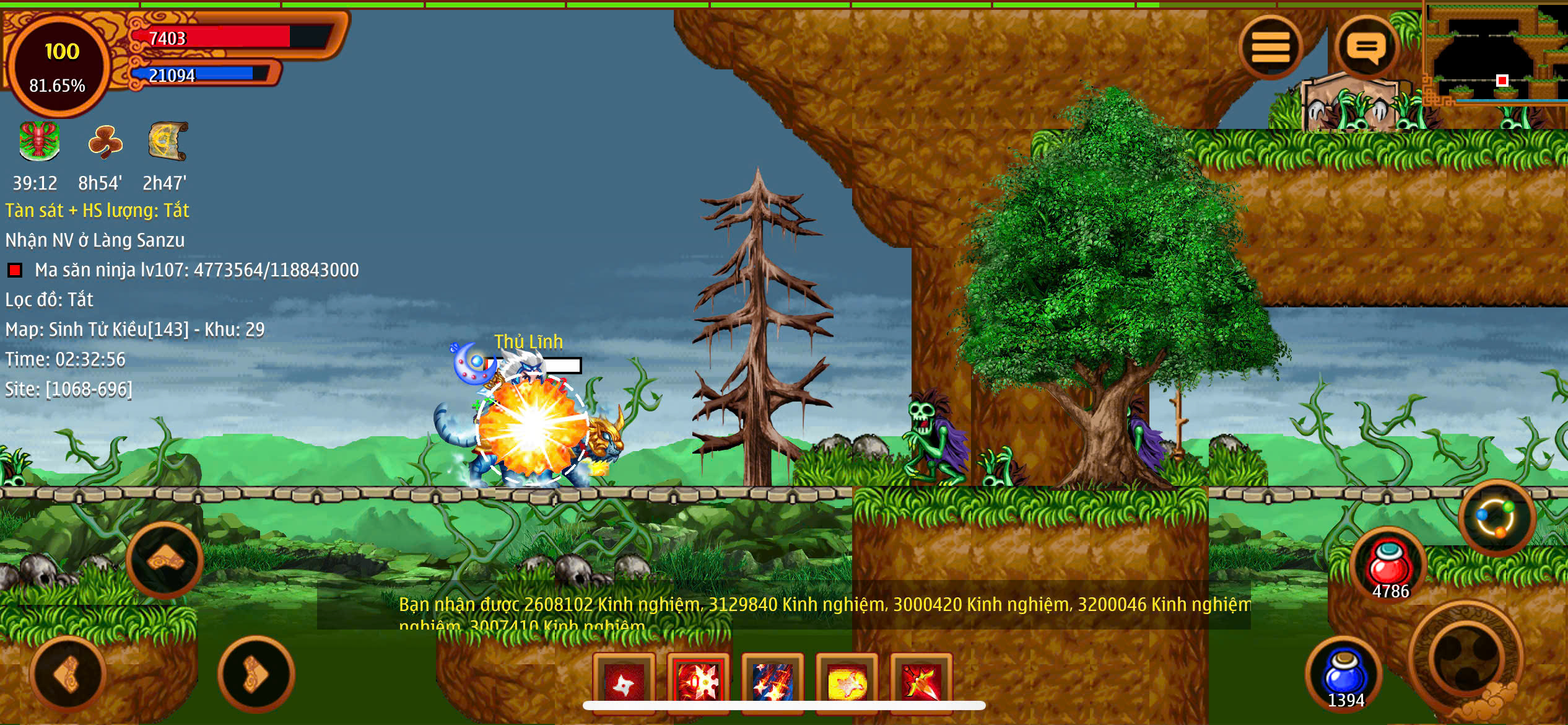The height and width of the screenshot is (725, 1568).
Task: Check the scroll buff icon
Action: click(x=167, y=141)
